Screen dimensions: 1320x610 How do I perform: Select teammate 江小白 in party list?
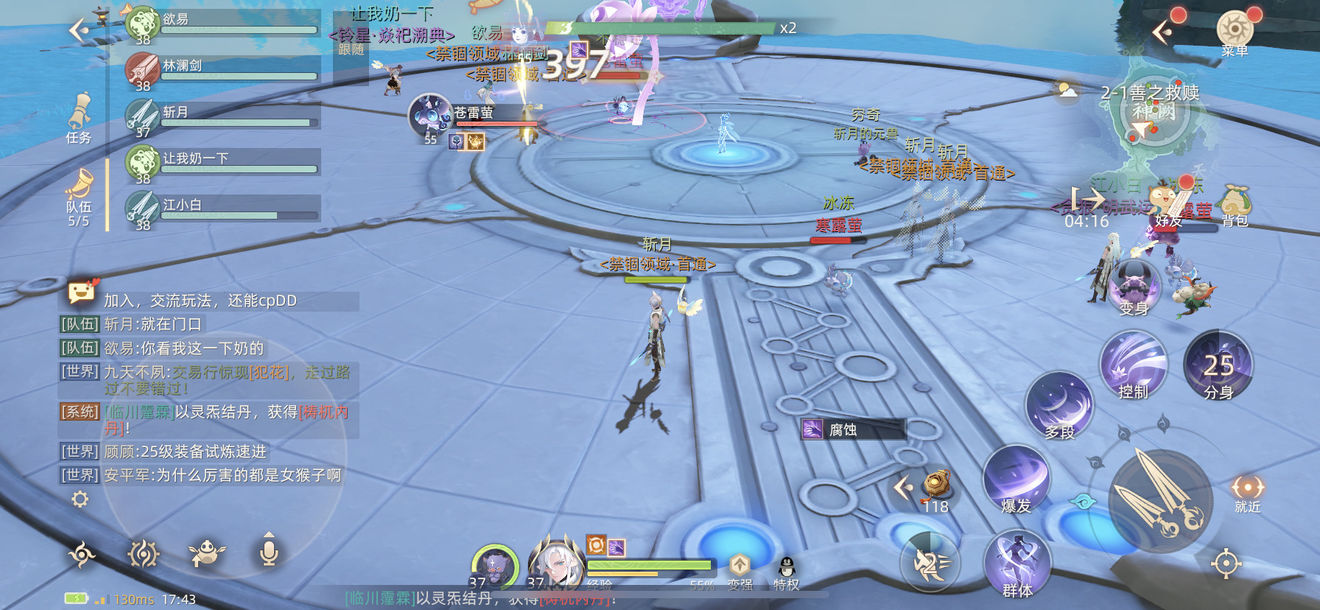point(222,210)
